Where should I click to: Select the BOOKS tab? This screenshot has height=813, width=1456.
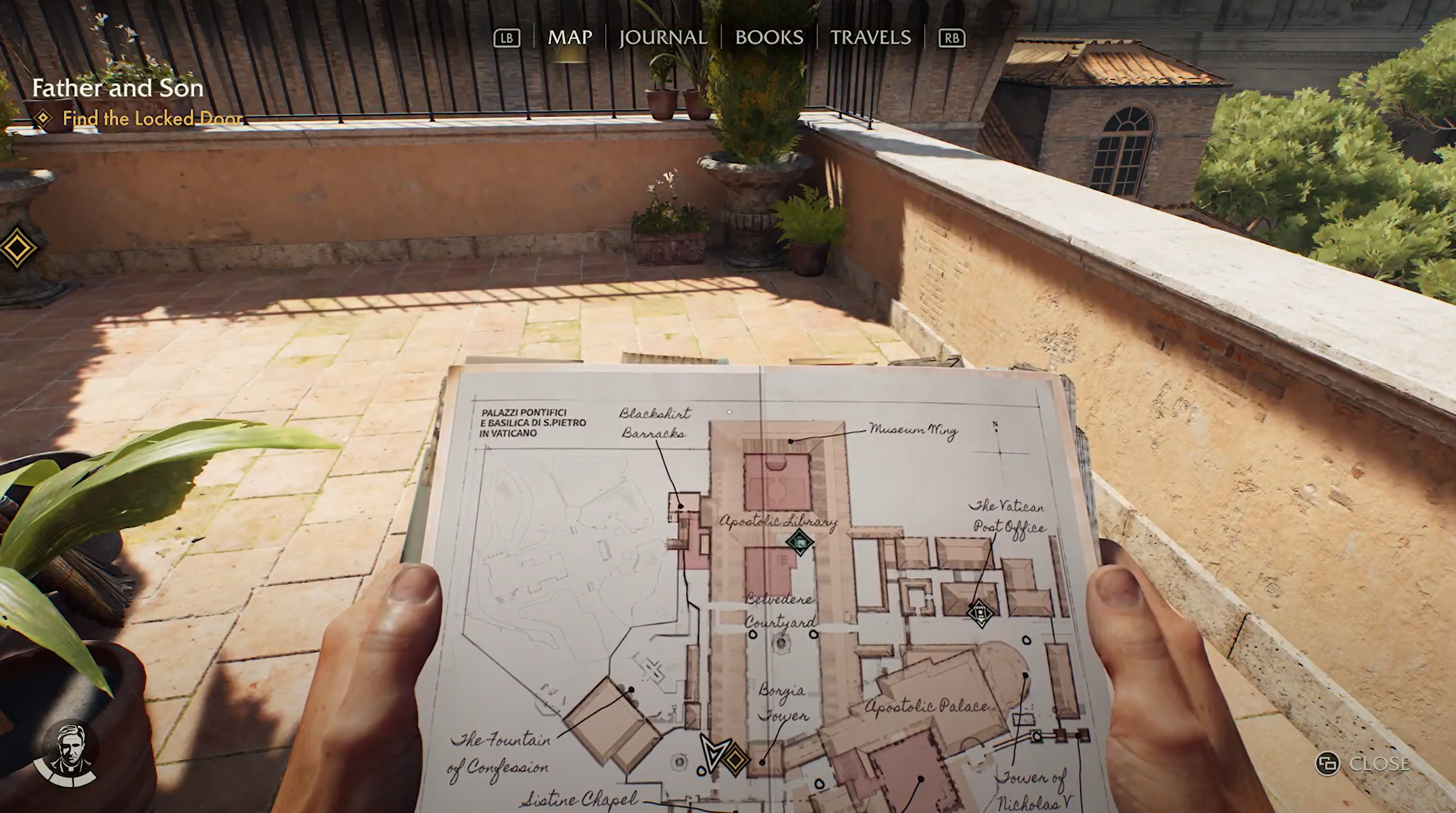click(769, 38)
